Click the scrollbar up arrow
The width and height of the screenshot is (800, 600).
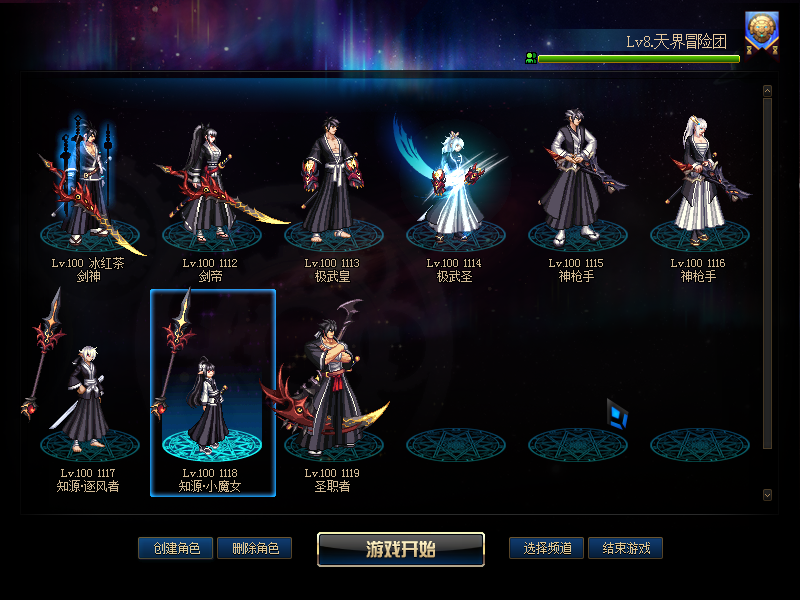tap(767, 91)
